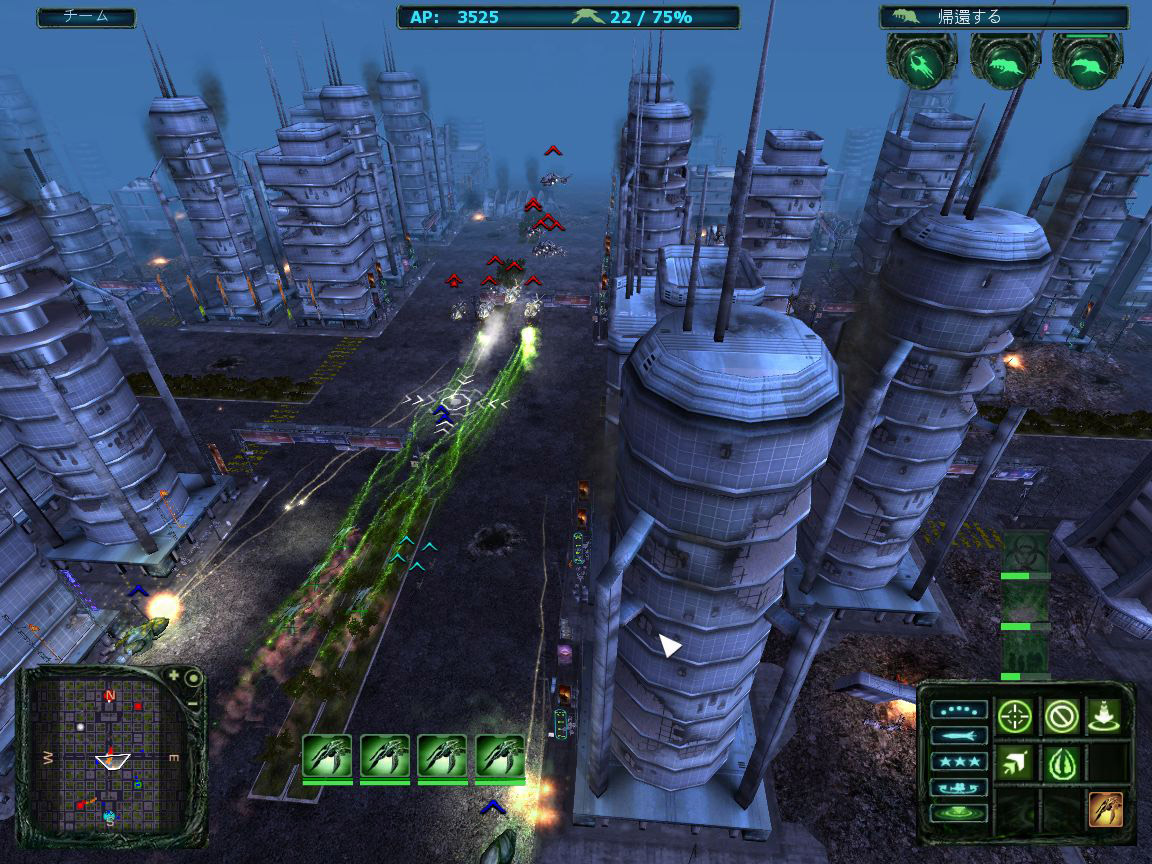1152x864 pixels.
Task: Select the spiked ship round button
Action: click(920, 62)
